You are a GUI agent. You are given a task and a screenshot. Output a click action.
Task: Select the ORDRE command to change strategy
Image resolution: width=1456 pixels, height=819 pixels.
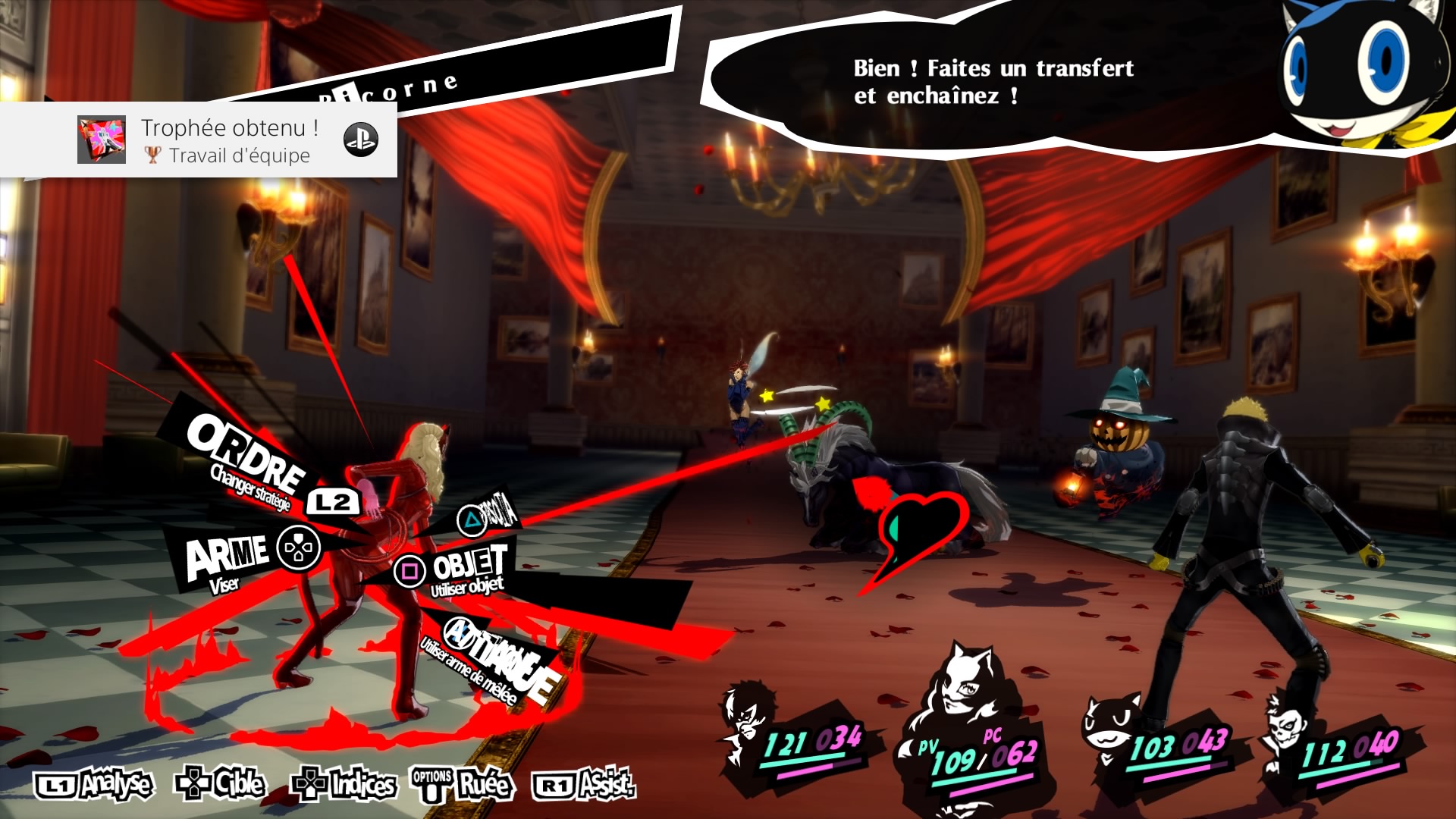[x=246, y=455]
